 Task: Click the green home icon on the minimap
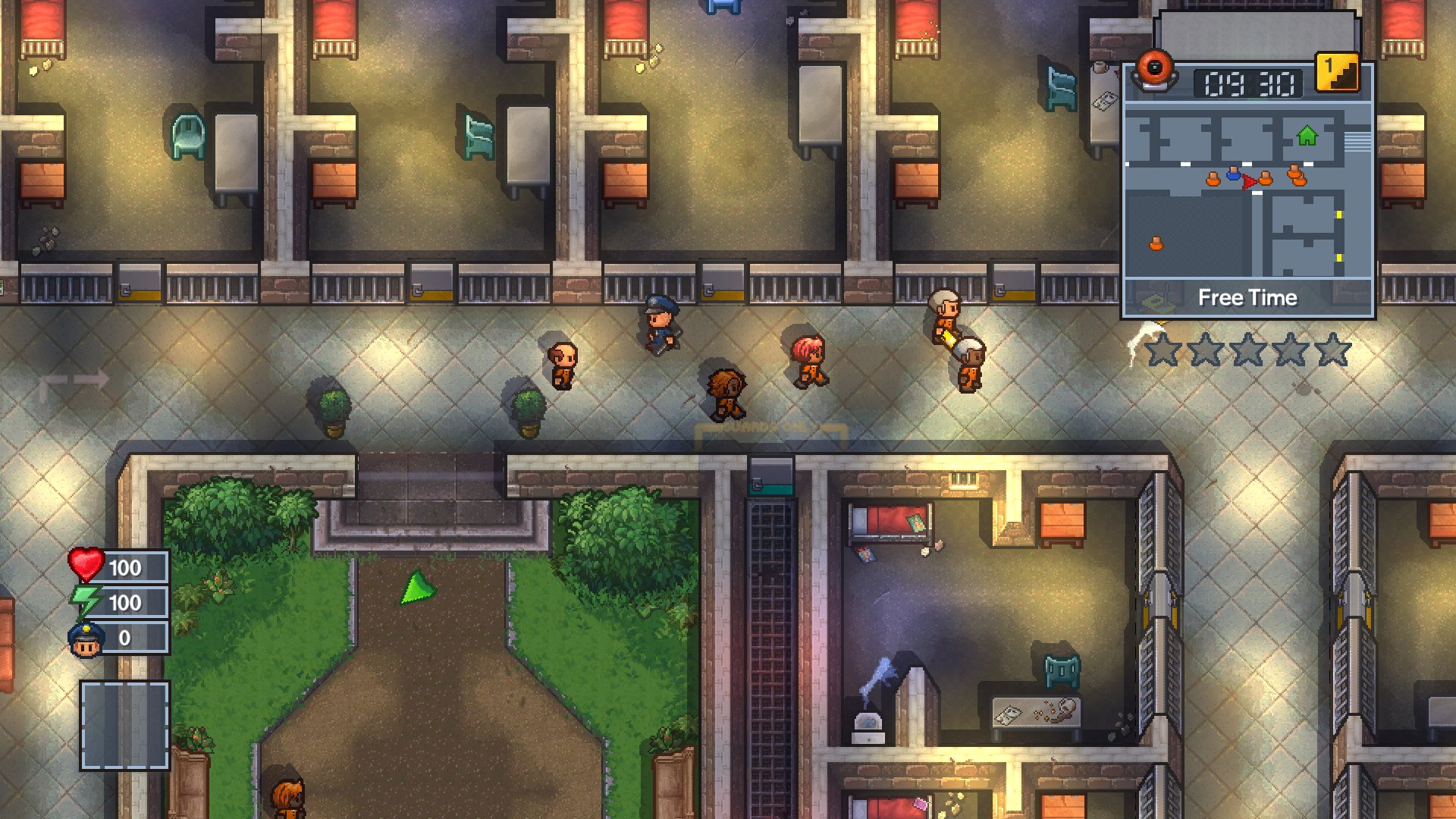(x=1306, y=136)
